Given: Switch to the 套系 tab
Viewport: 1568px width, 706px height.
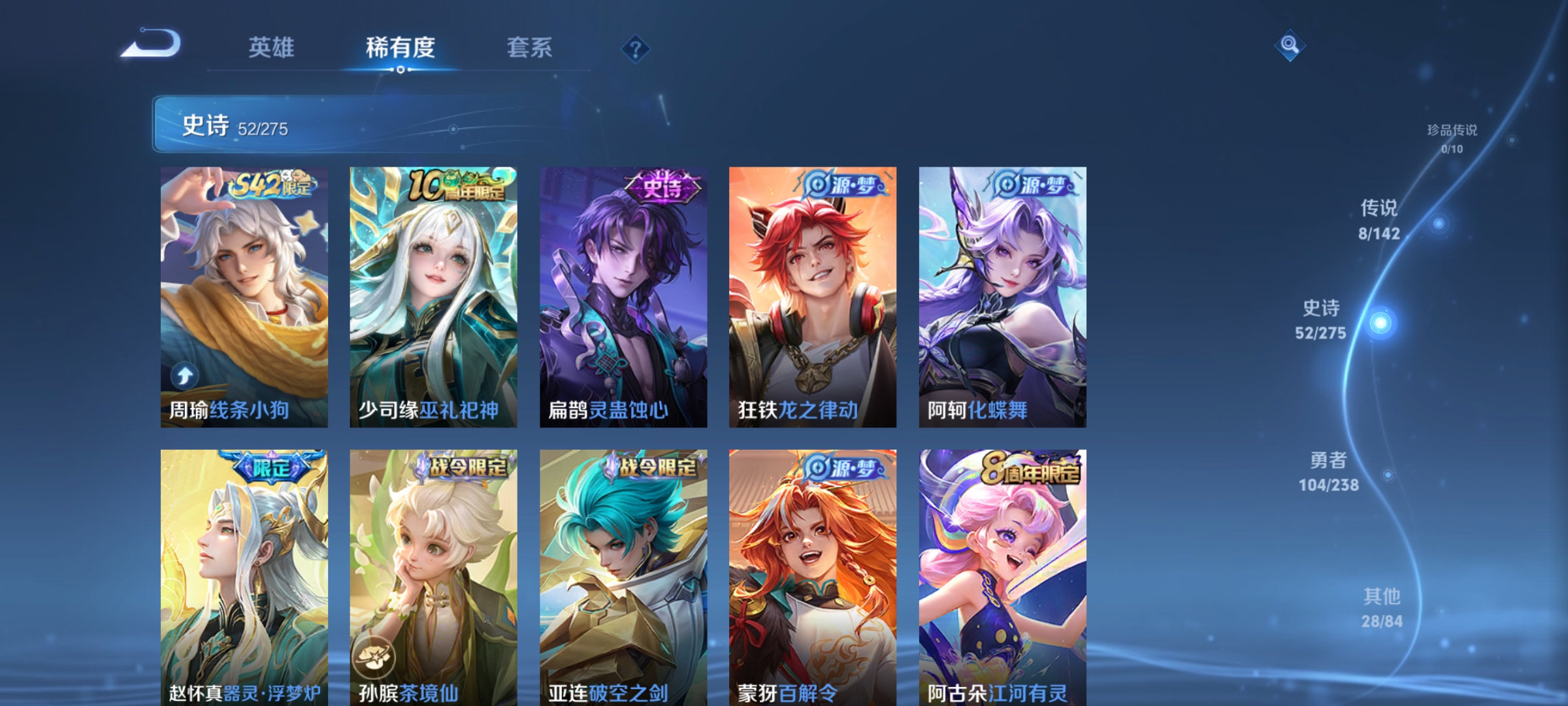Looking at the screenshot, I should click(531, 47).
